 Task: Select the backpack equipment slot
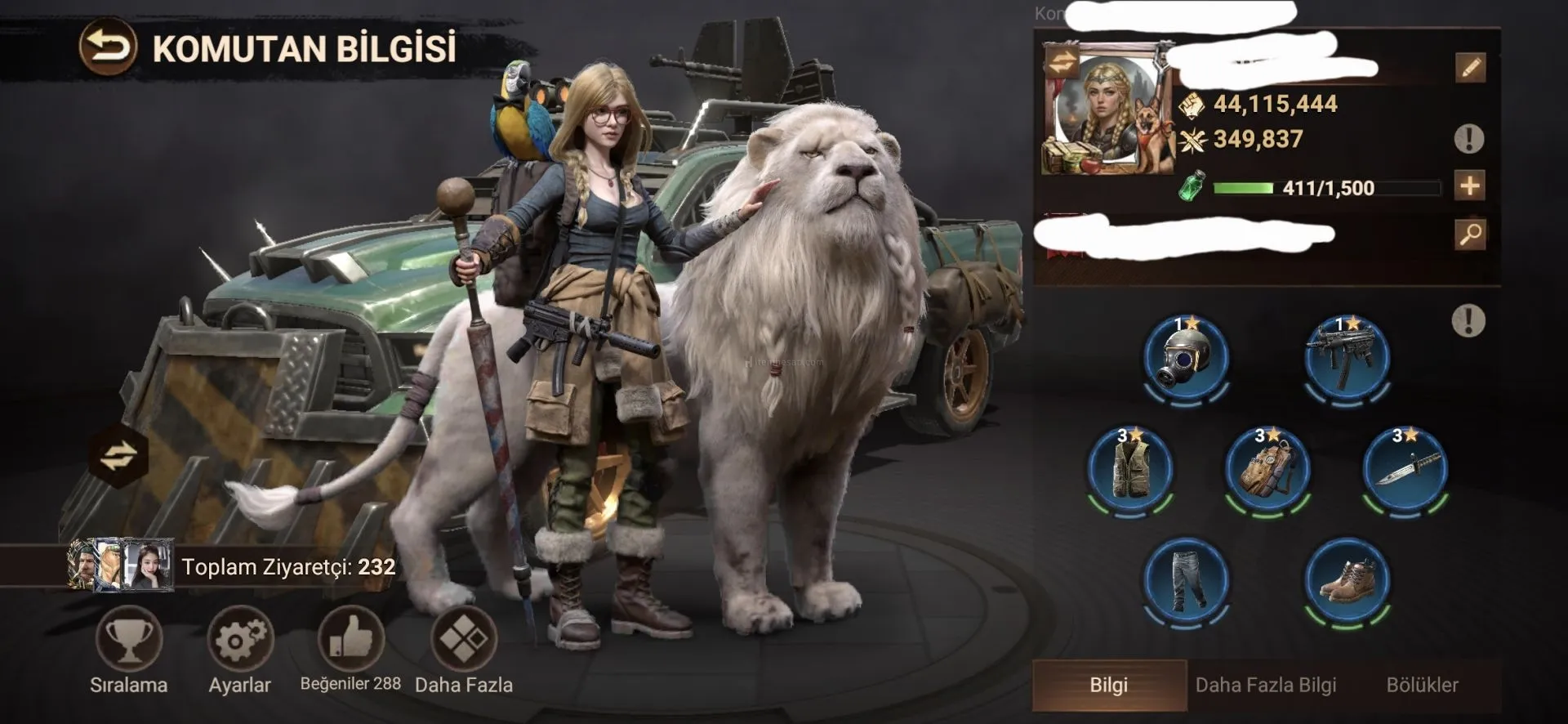1267,469
